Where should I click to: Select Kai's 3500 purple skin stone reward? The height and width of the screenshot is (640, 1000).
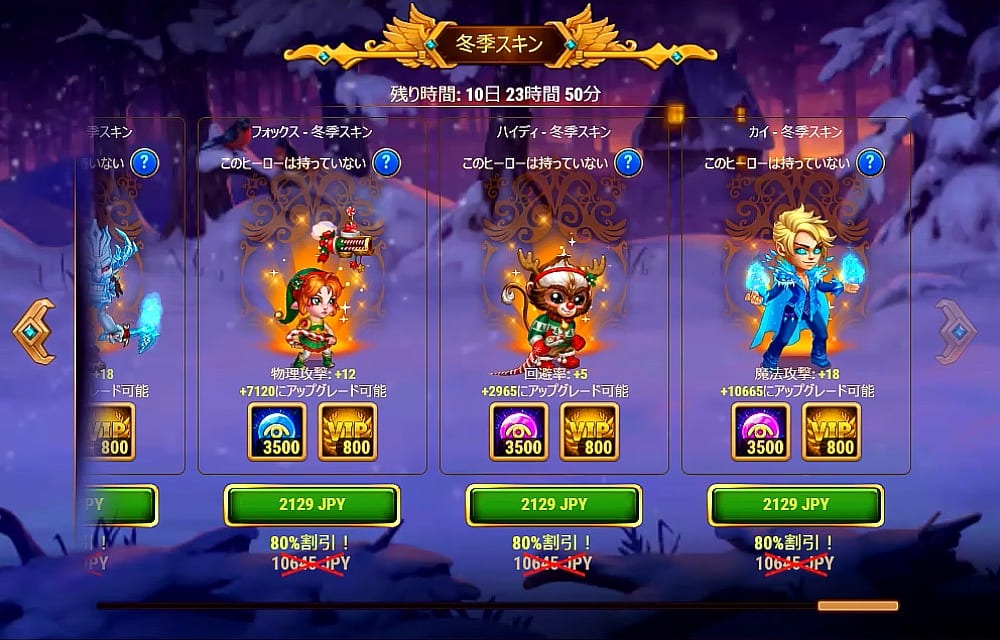[x=760, y=432]
